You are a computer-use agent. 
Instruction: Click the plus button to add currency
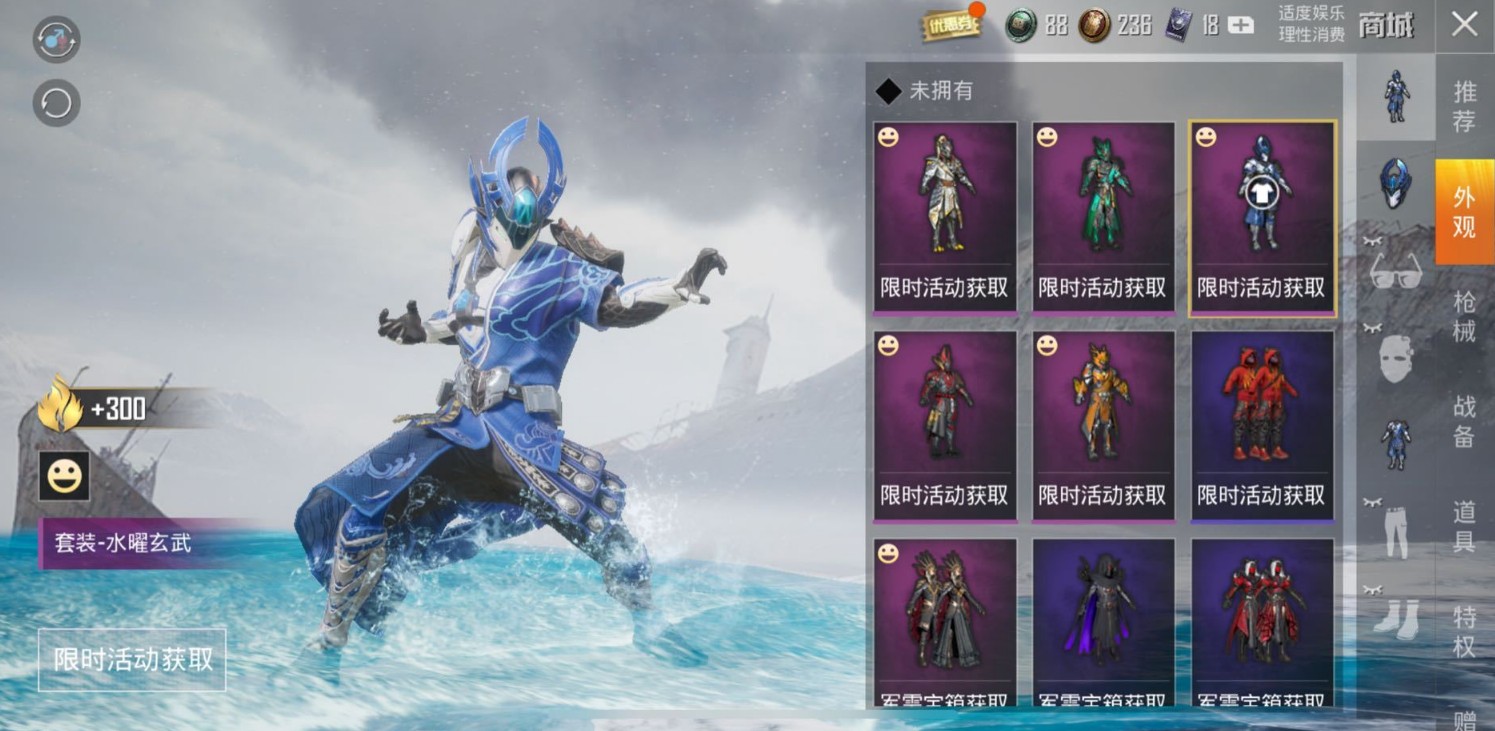(x=1241, y=26)
